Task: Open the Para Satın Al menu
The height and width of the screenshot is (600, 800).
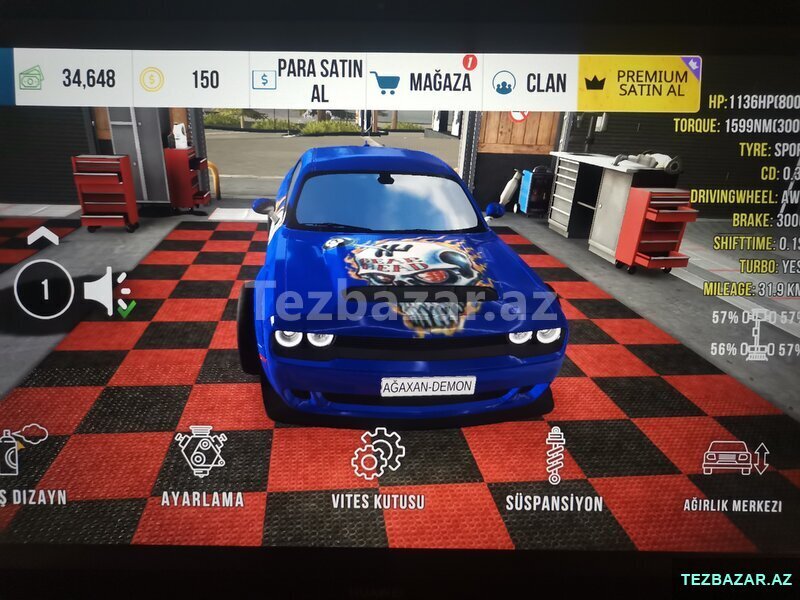Action: click(x=307, y=80)
